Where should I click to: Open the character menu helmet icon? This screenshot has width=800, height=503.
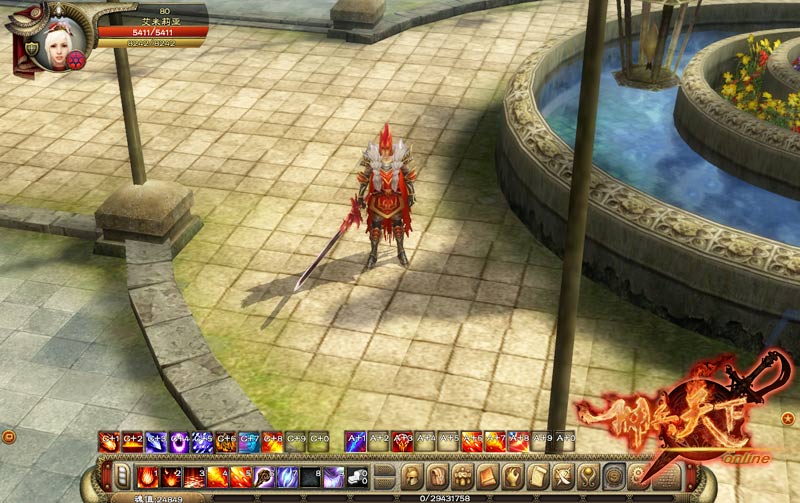point(412,476)
